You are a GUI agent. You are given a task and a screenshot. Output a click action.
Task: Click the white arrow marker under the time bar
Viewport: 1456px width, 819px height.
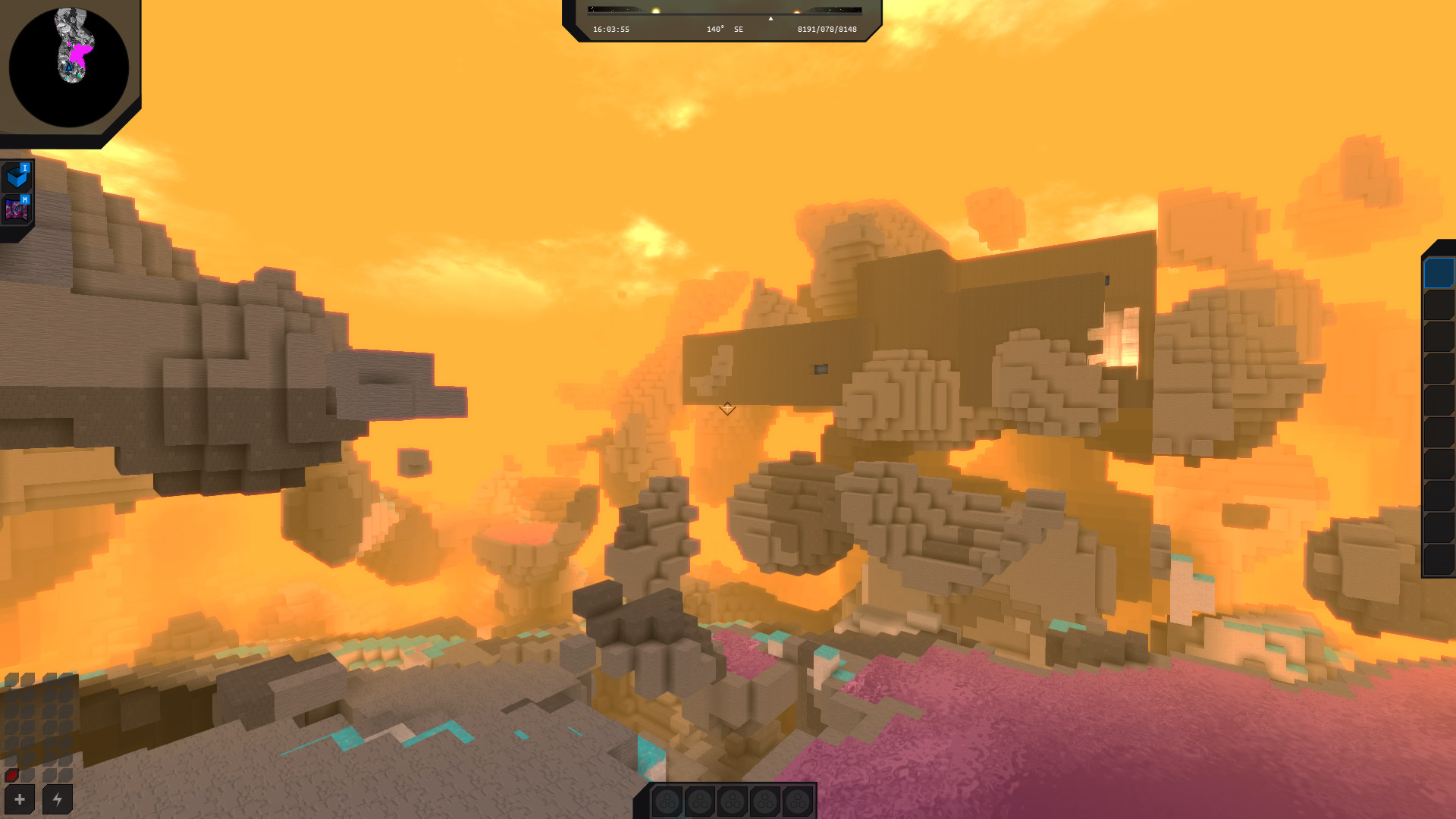click(x=770, y=20)
